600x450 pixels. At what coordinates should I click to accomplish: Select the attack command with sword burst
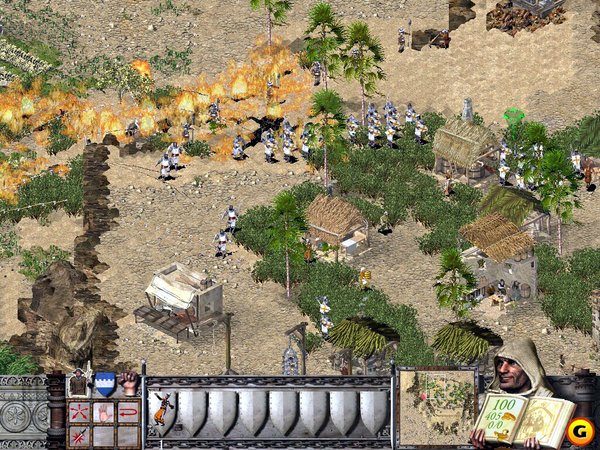point(80,435)
